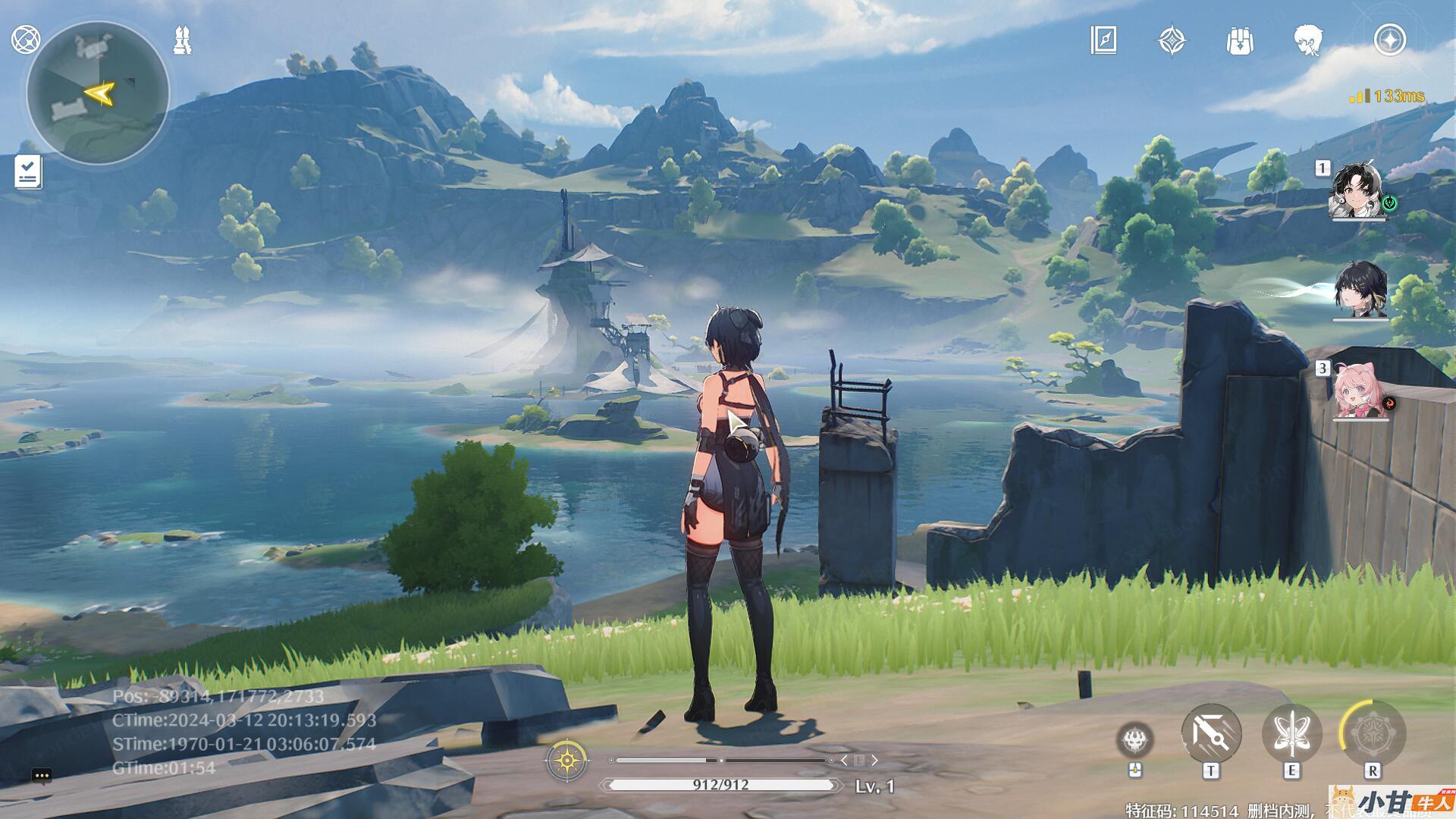Select the four-point star compass icon
The image size is (1456, 819).
[x=1172, y=40]
